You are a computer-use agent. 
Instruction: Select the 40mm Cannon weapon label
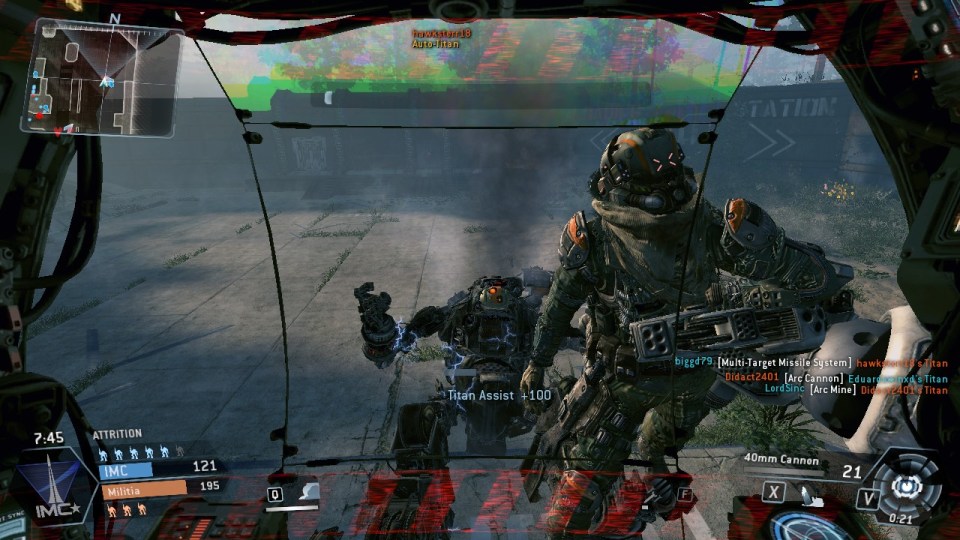click(782, 461)
